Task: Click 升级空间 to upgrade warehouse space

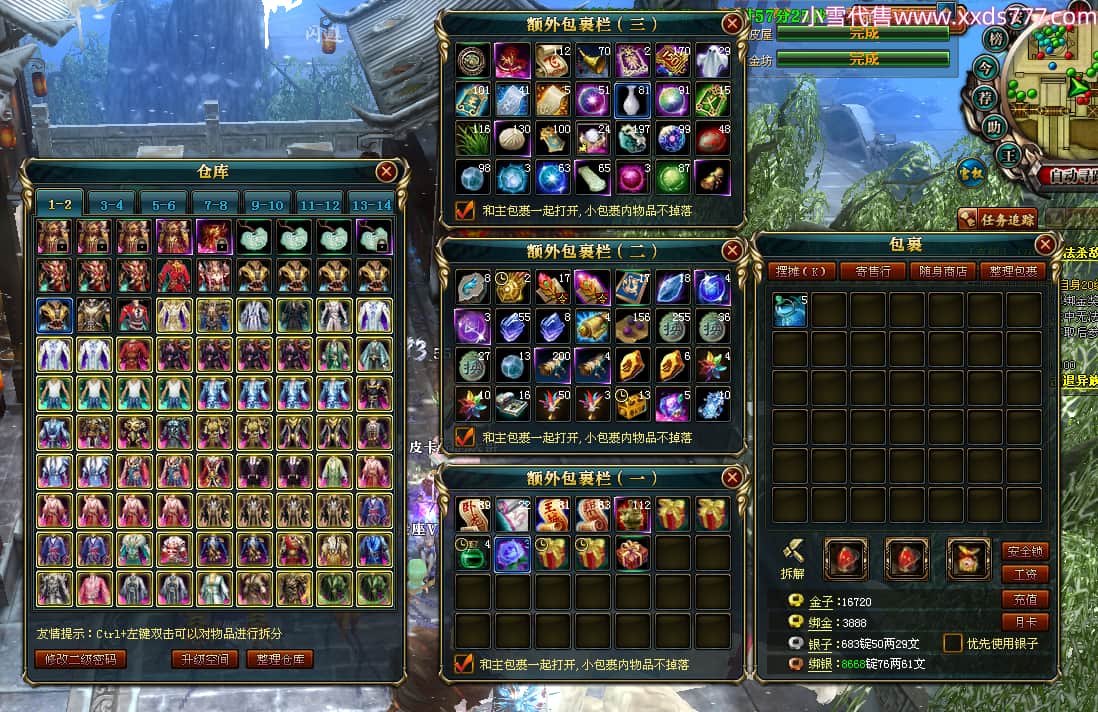Action: (205, 659)
